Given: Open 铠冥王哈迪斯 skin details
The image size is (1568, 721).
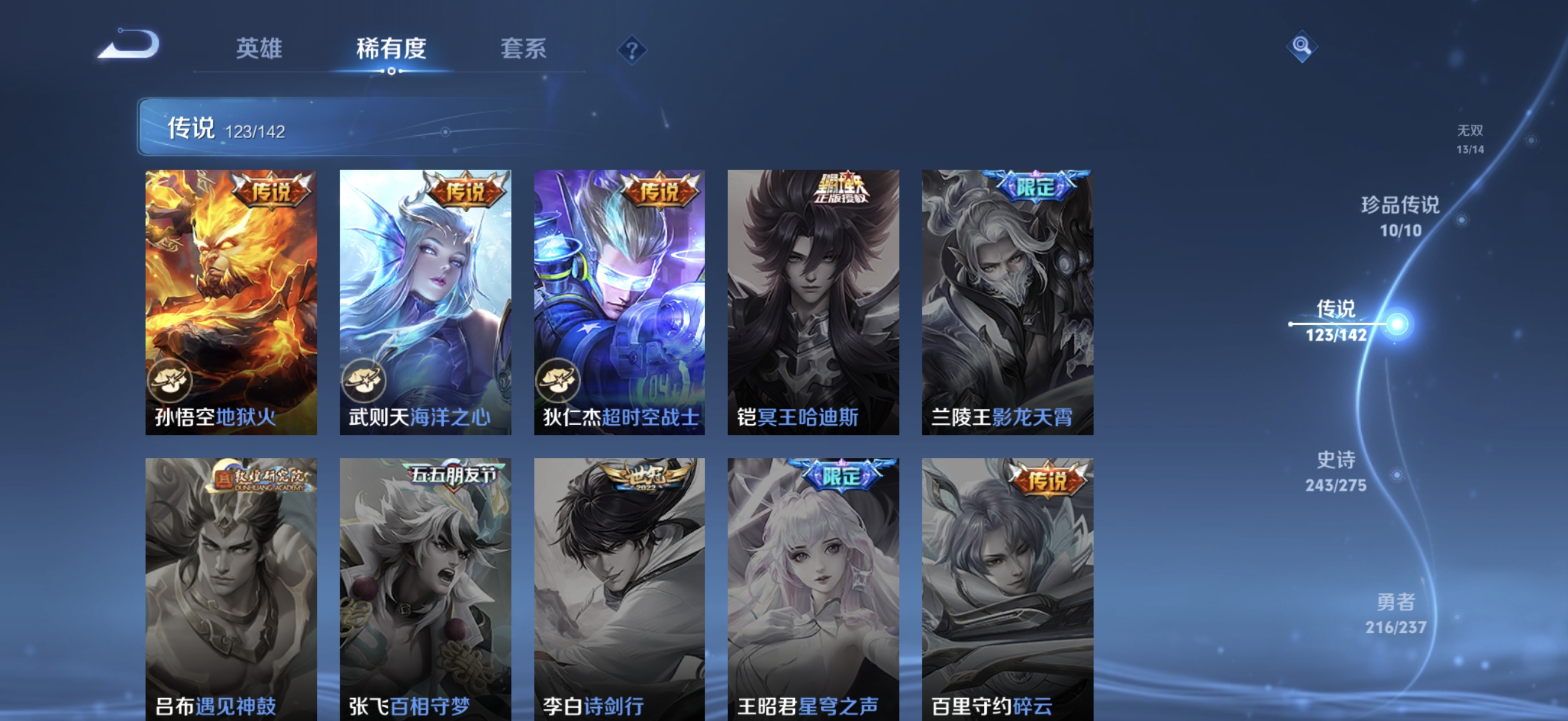Looking at the screenshot, I should tap(813, 304).
